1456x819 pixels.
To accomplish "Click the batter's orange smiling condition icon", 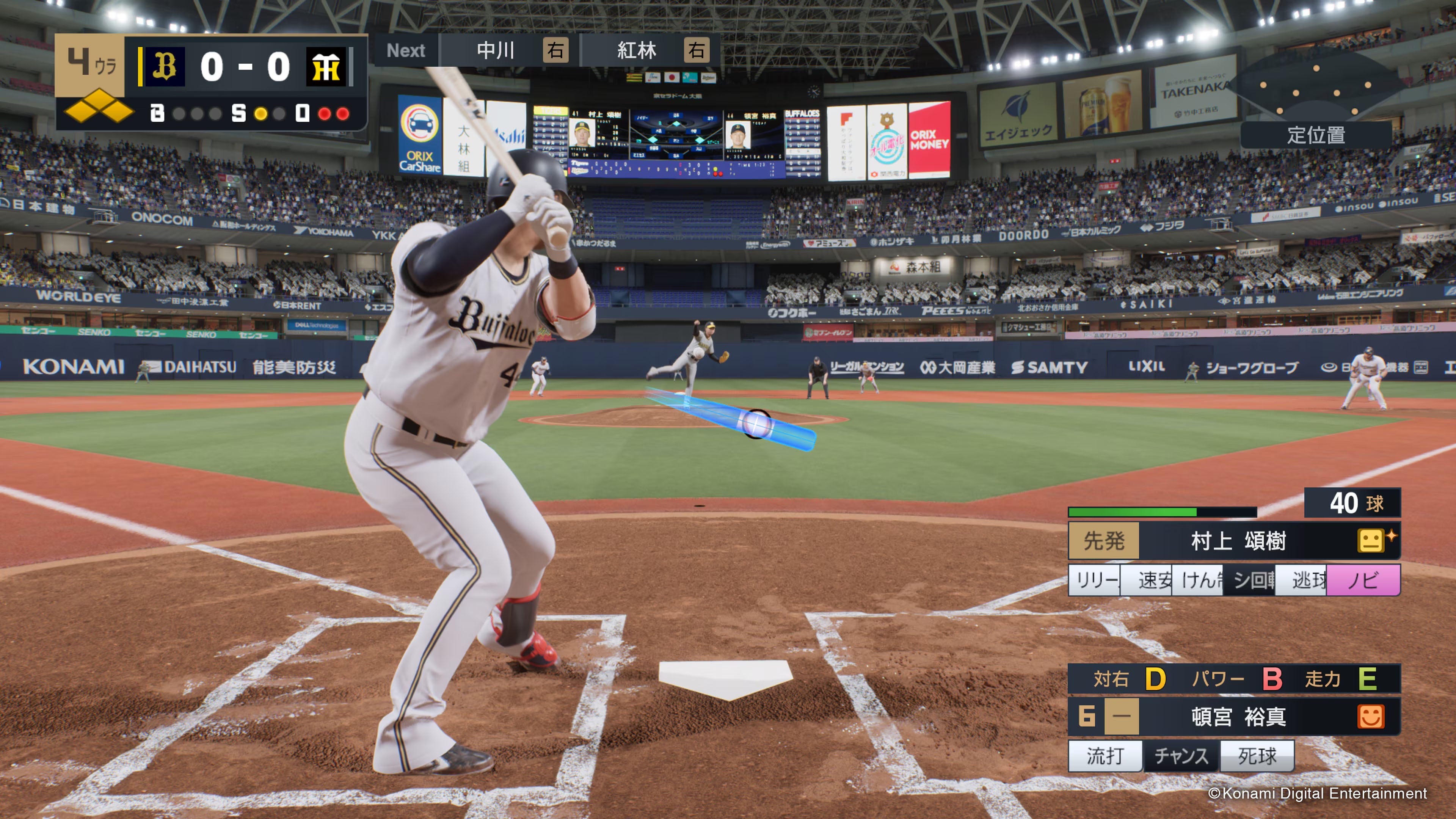I will pos(1370,717).
